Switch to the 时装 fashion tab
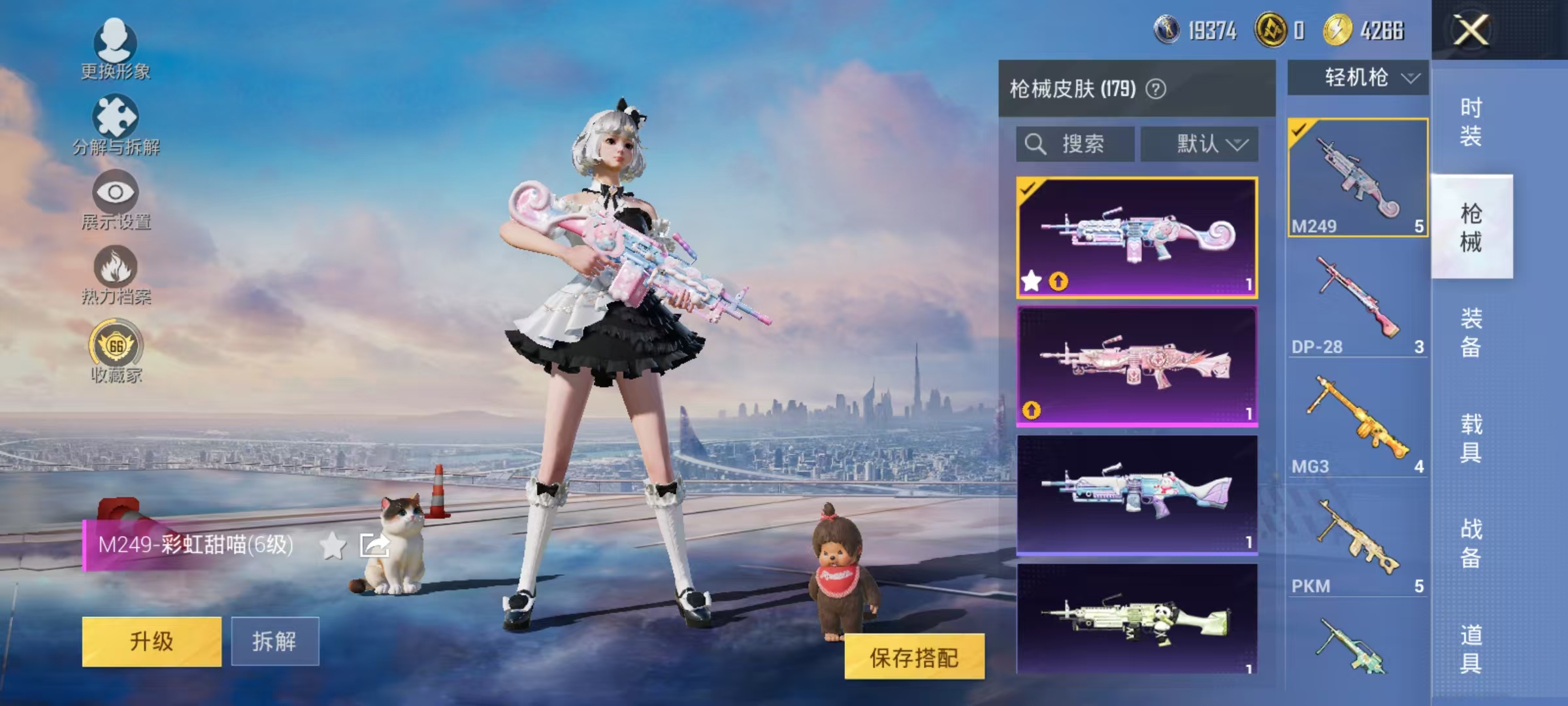 click(1472, 121)
